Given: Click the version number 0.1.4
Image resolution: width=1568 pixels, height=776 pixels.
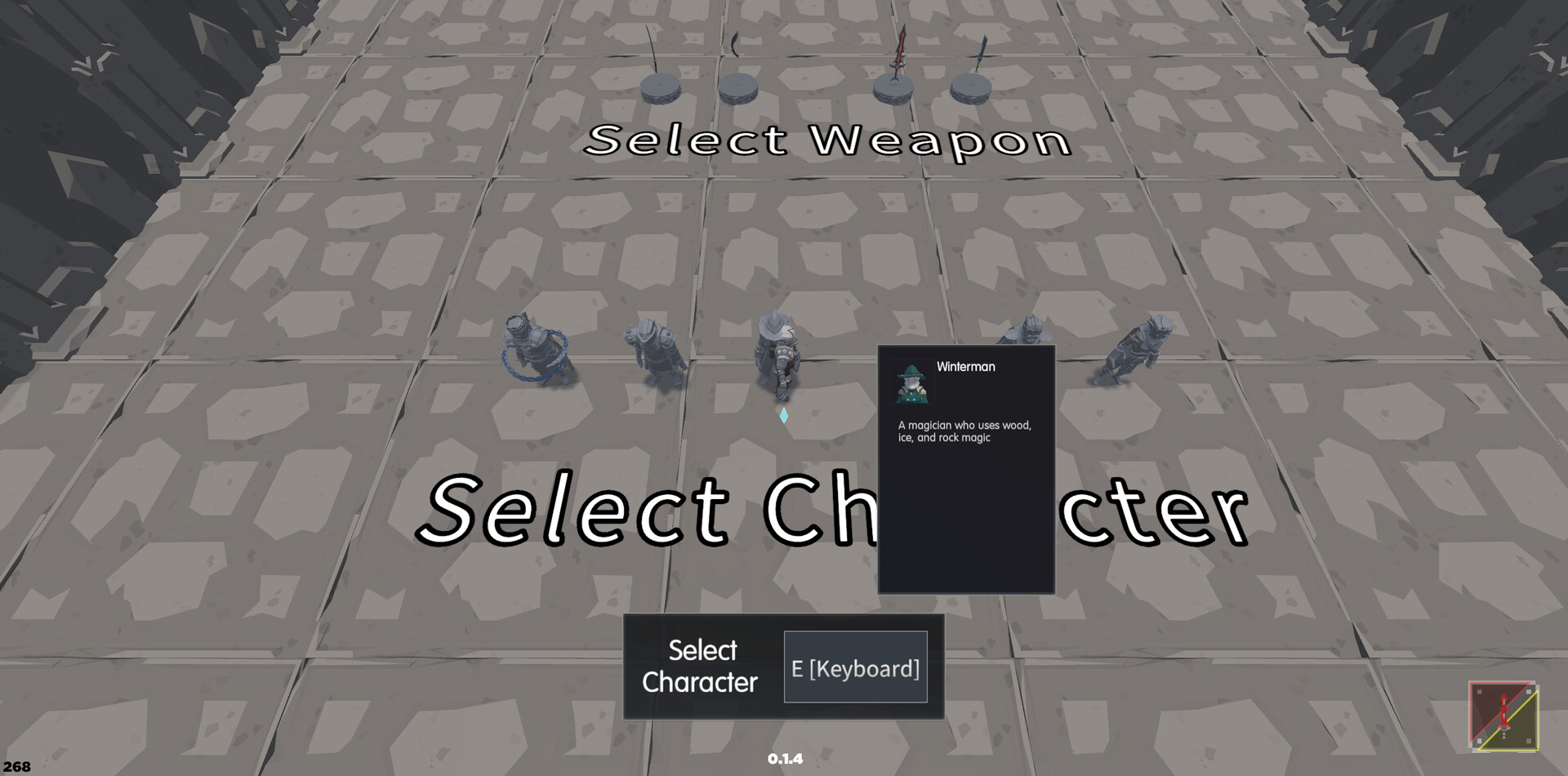Looking at the screenshot, I should click(785, 758).
